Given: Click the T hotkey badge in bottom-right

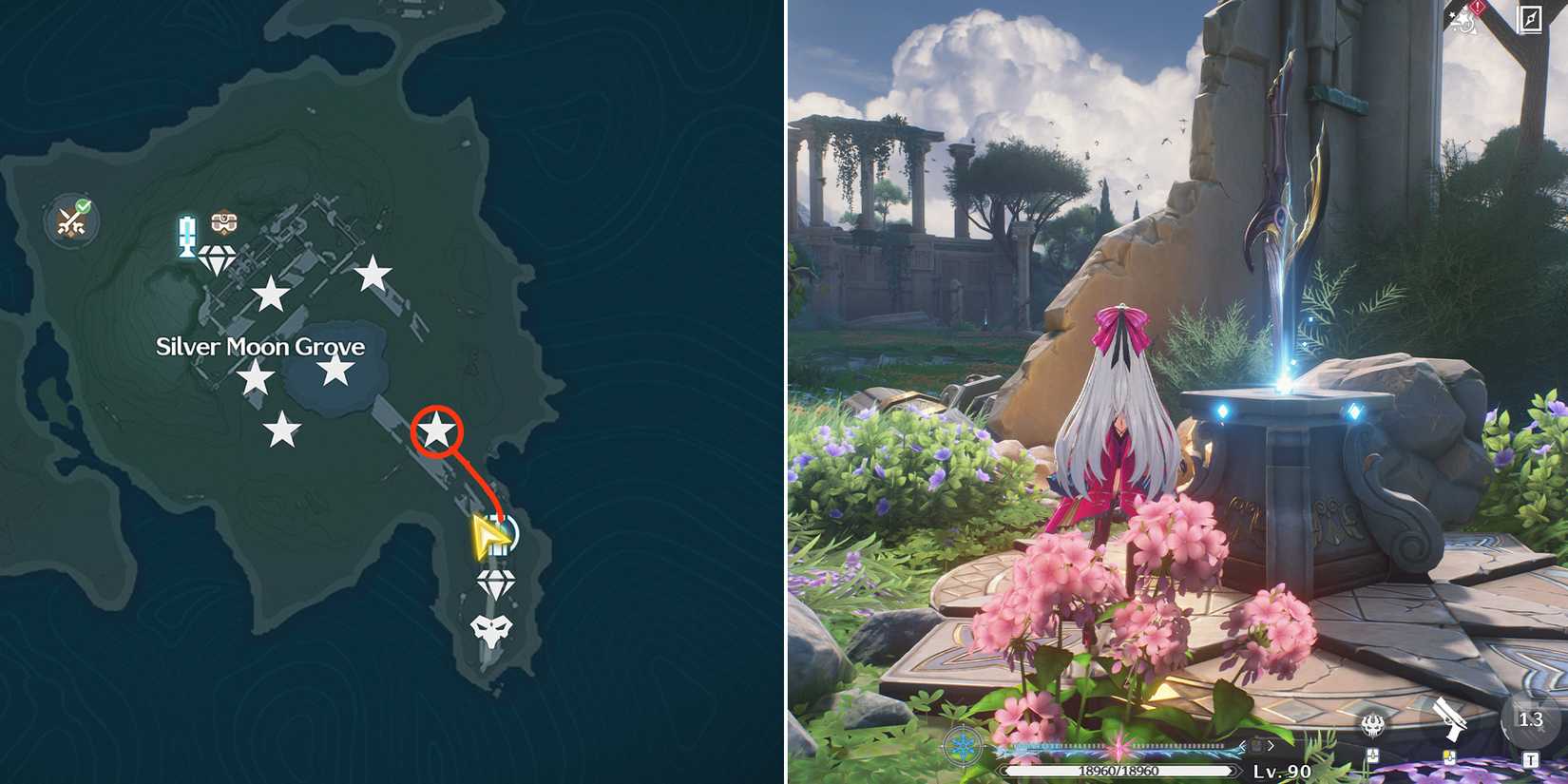Looking at the screenshot, I should pyautogui.click(x=1530, y=758).
